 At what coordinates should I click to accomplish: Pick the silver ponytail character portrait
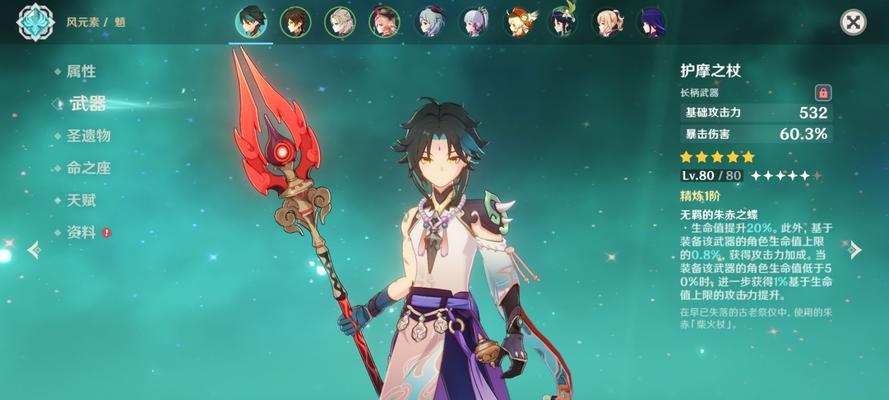(476, 21)
